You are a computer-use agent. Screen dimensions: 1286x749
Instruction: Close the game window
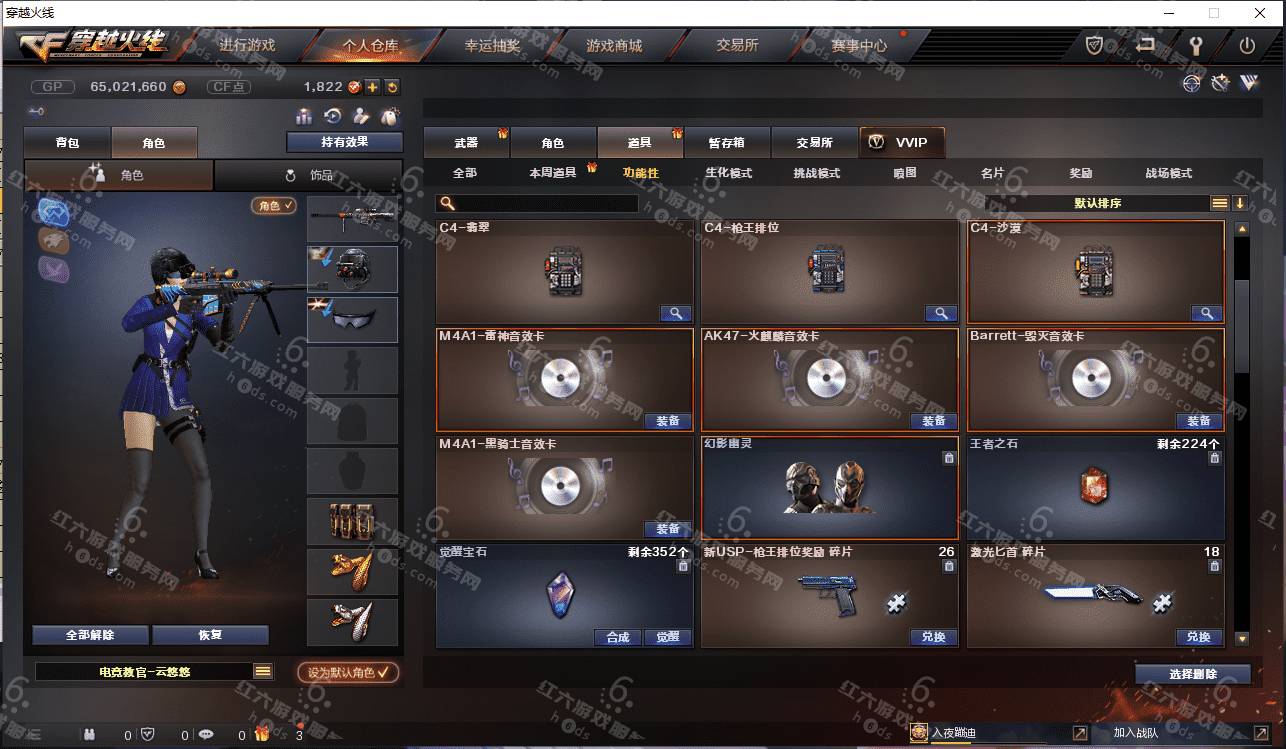coord(1261,14)
